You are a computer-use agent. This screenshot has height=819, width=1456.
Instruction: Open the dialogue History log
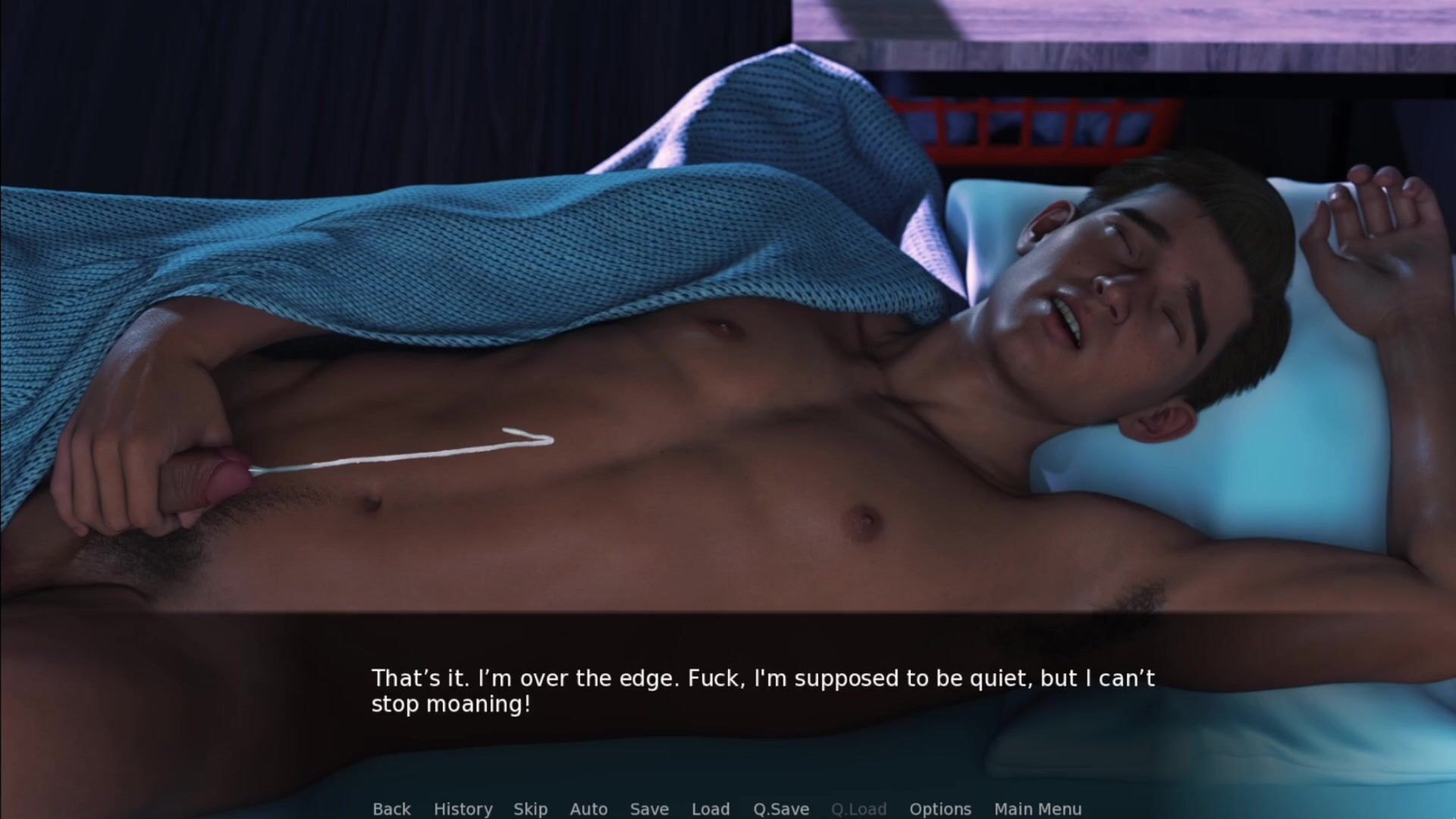tap(463, 809)
